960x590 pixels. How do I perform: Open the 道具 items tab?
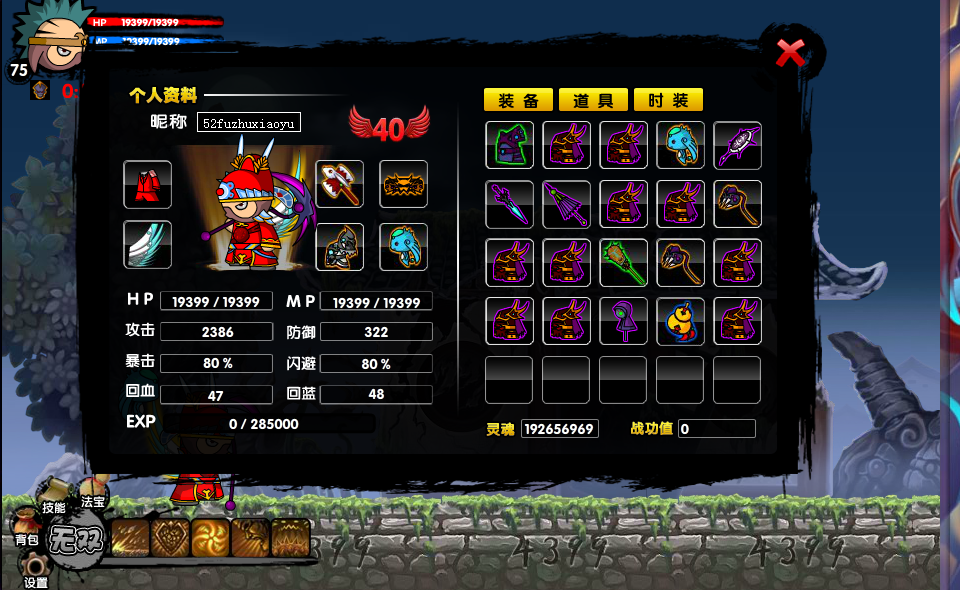593,100
